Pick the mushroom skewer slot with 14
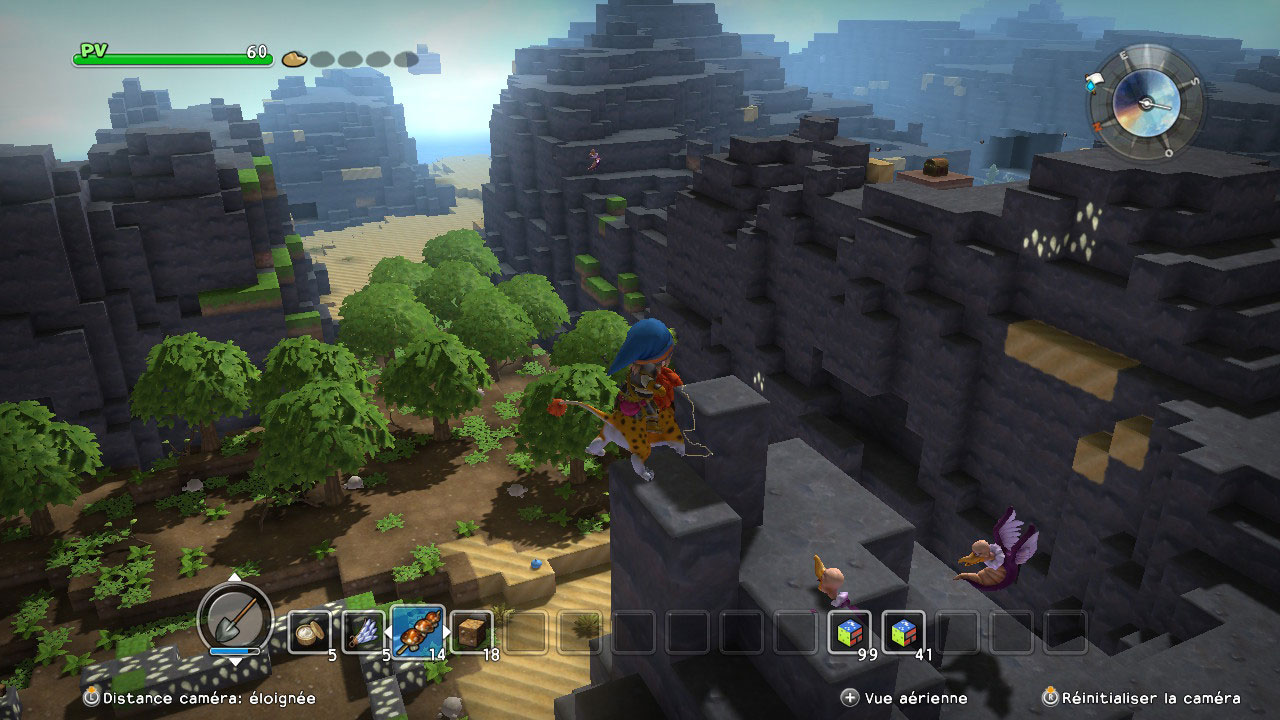 tap(417, 631)
